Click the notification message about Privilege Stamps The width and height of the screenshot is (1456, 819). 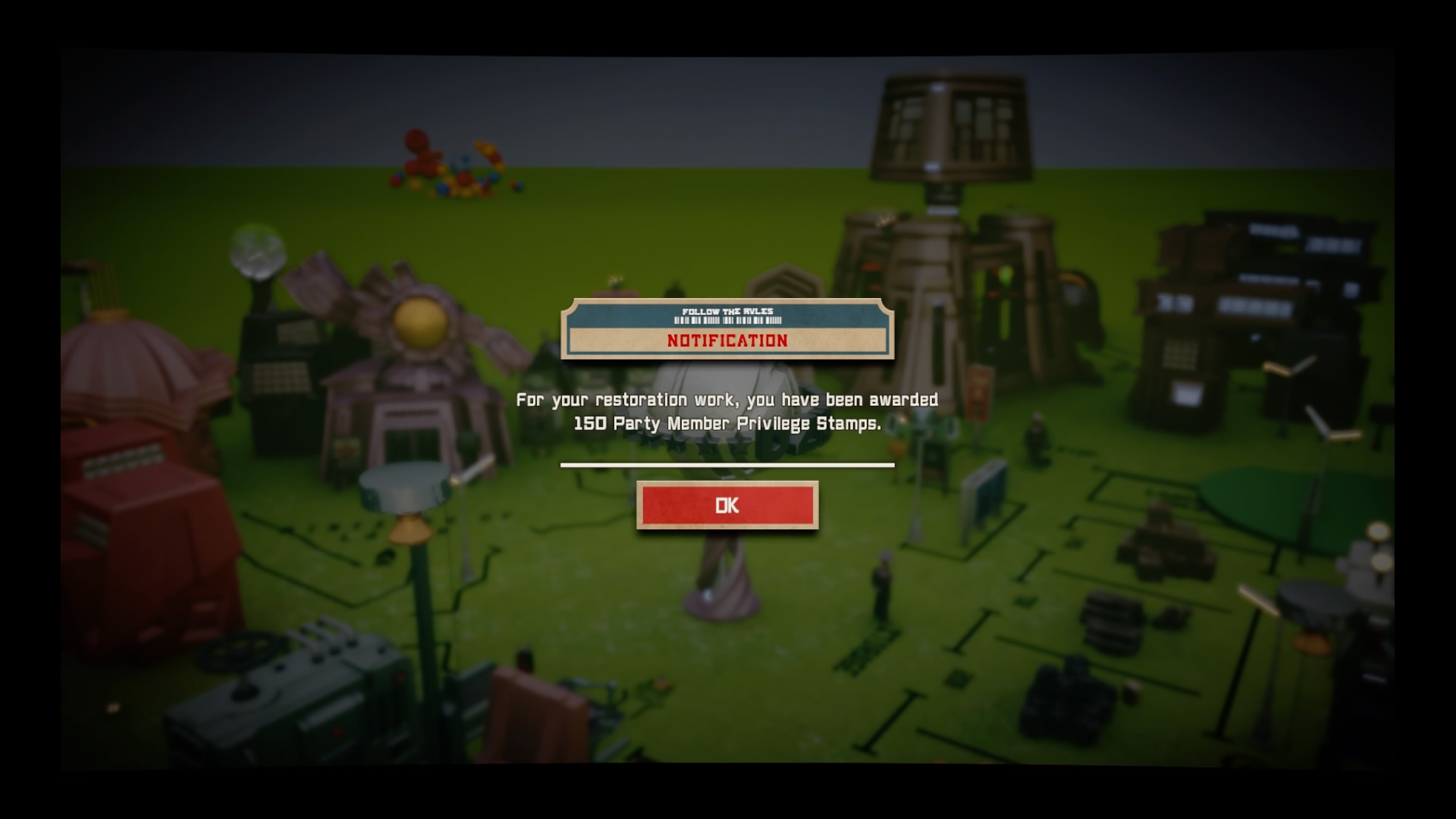[x=728, y=413]
